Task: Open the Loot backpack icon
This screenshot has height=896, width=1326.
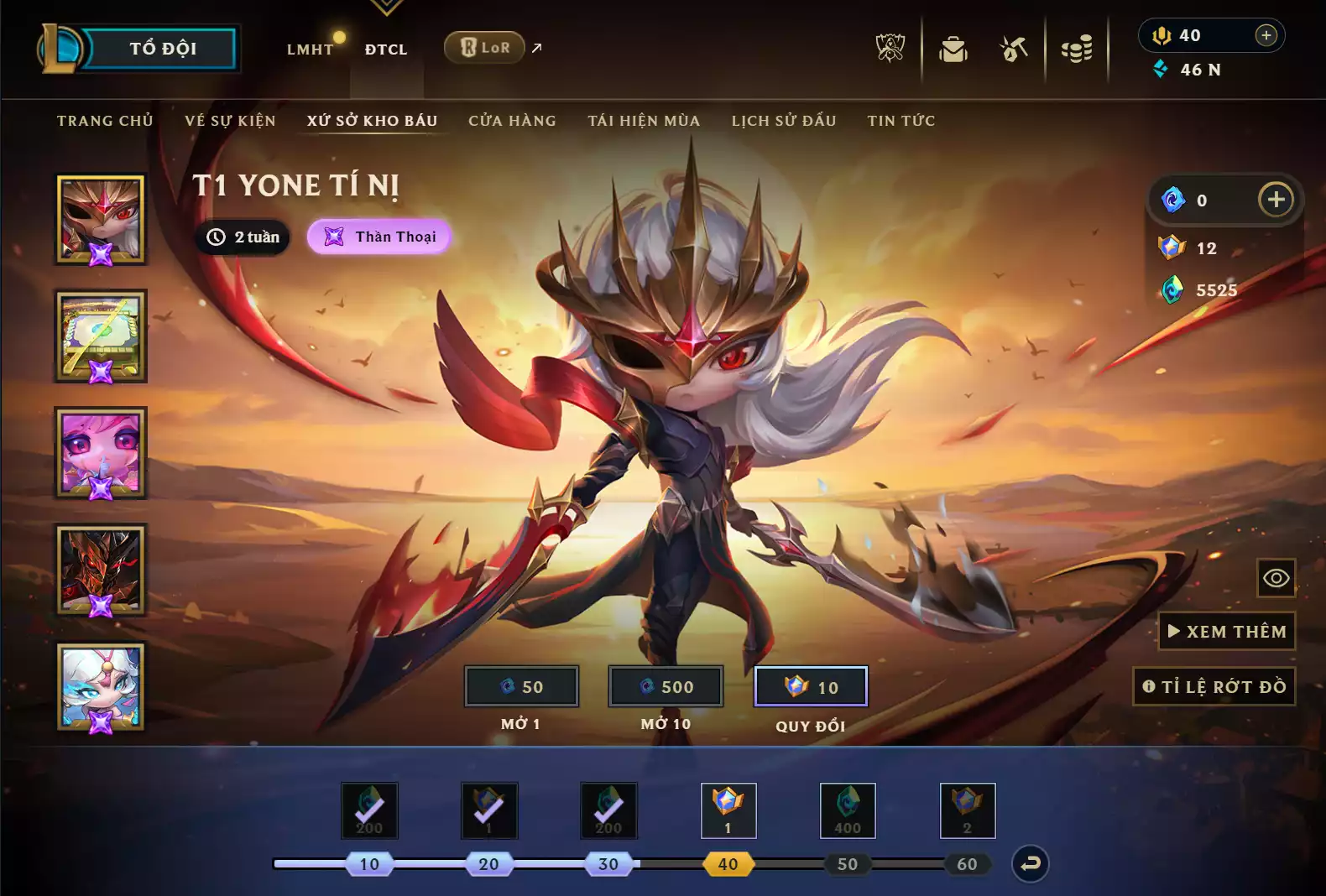Action: 953,49
